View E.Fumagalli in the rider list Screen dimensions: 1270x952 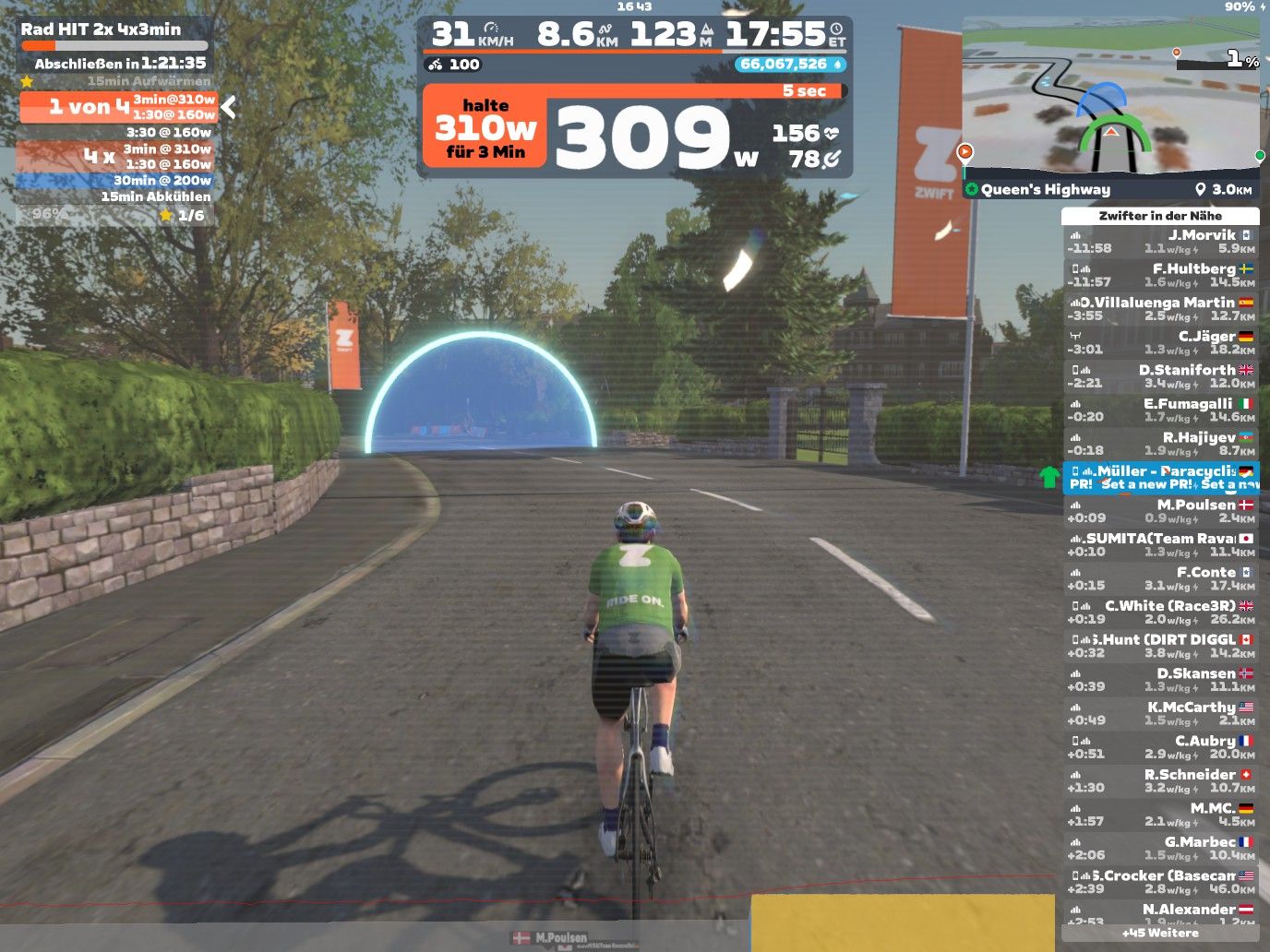click(x=1160, y=410)
